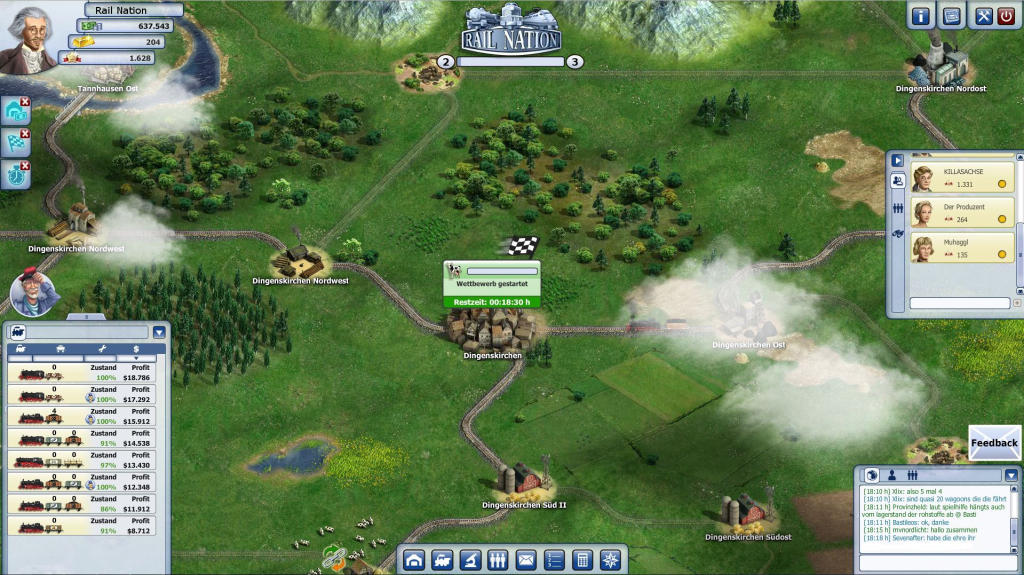Click the conductor advisor portrait
This screenshot has height=575, width=1024.
click(x=34, y=292)
